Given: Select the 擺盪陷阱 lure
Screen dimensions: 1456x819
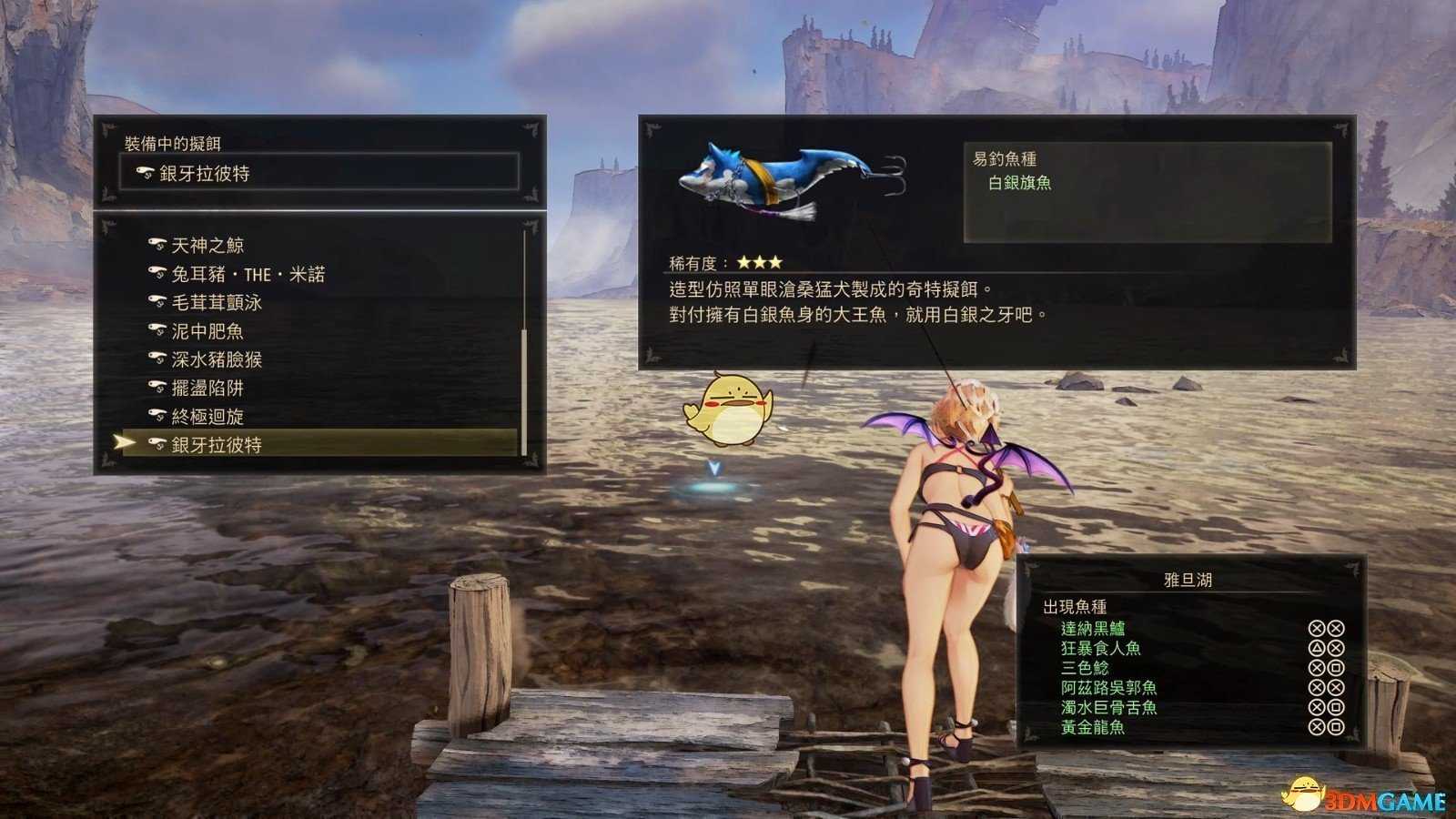Looking at the screenshot, I should tap(207, 389).
